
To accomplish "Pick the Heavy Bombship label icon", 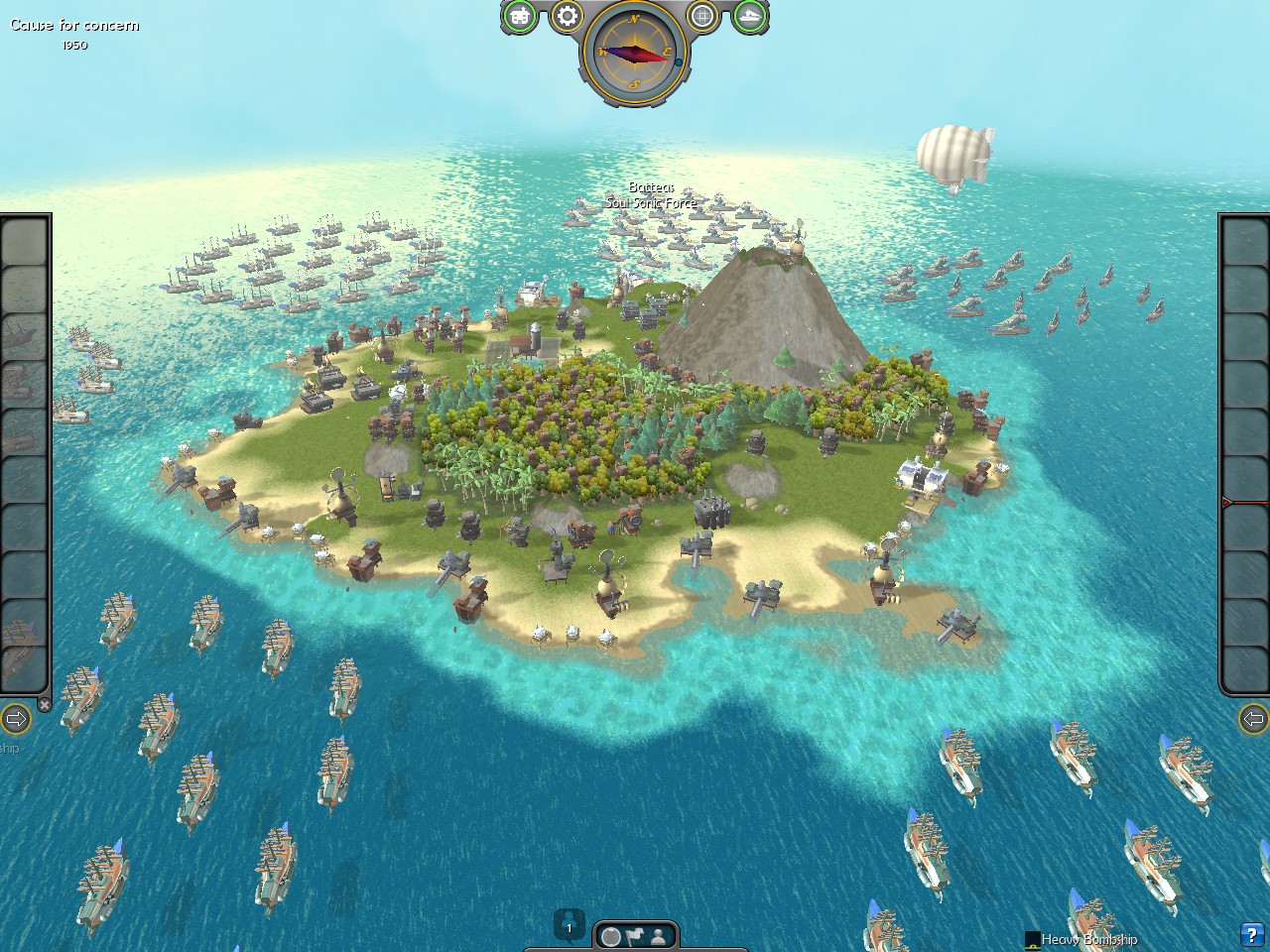I will (x=1032, y=939).
